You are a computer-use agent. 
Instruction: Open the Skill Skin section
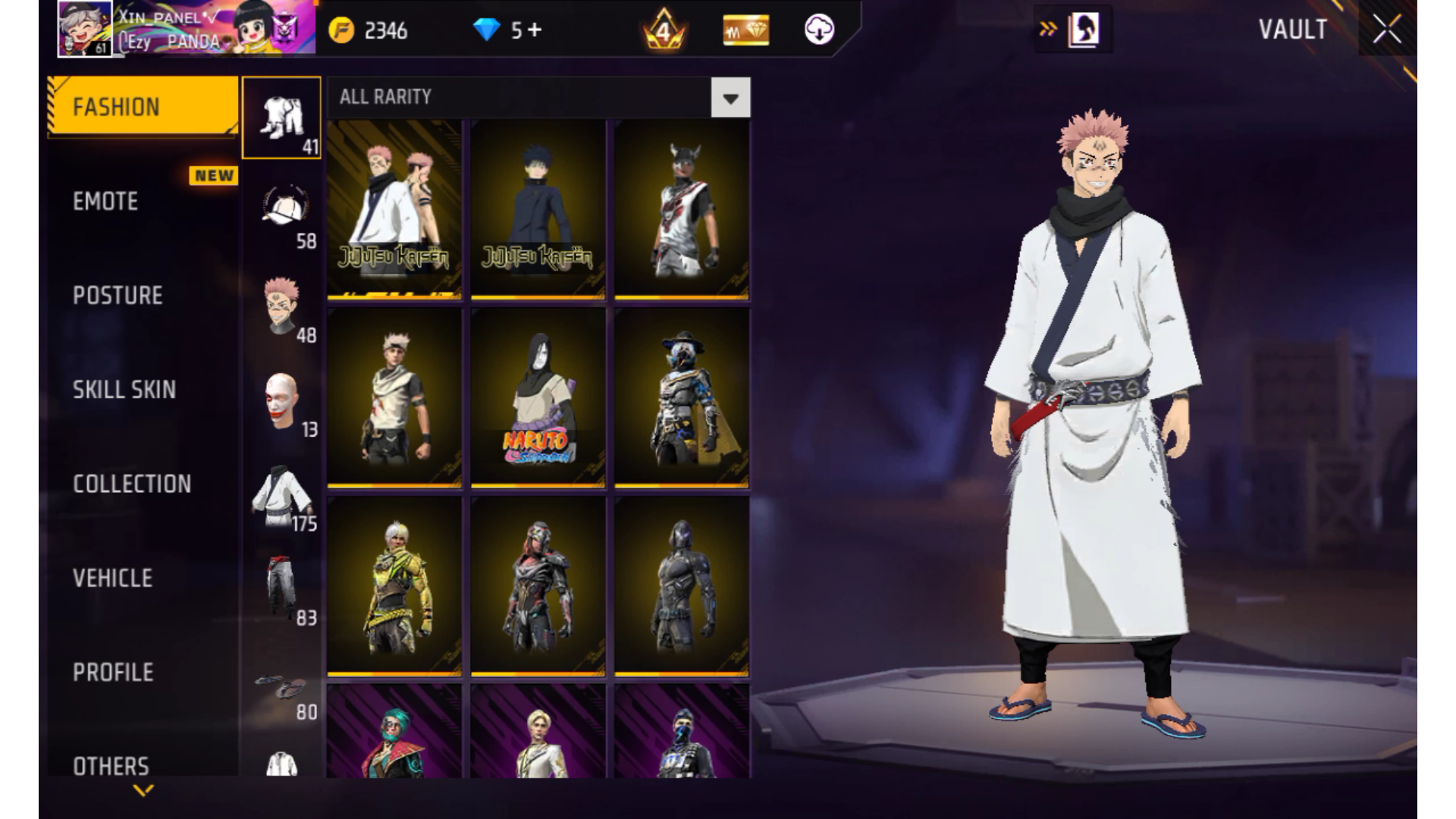[x=124, y=389]
